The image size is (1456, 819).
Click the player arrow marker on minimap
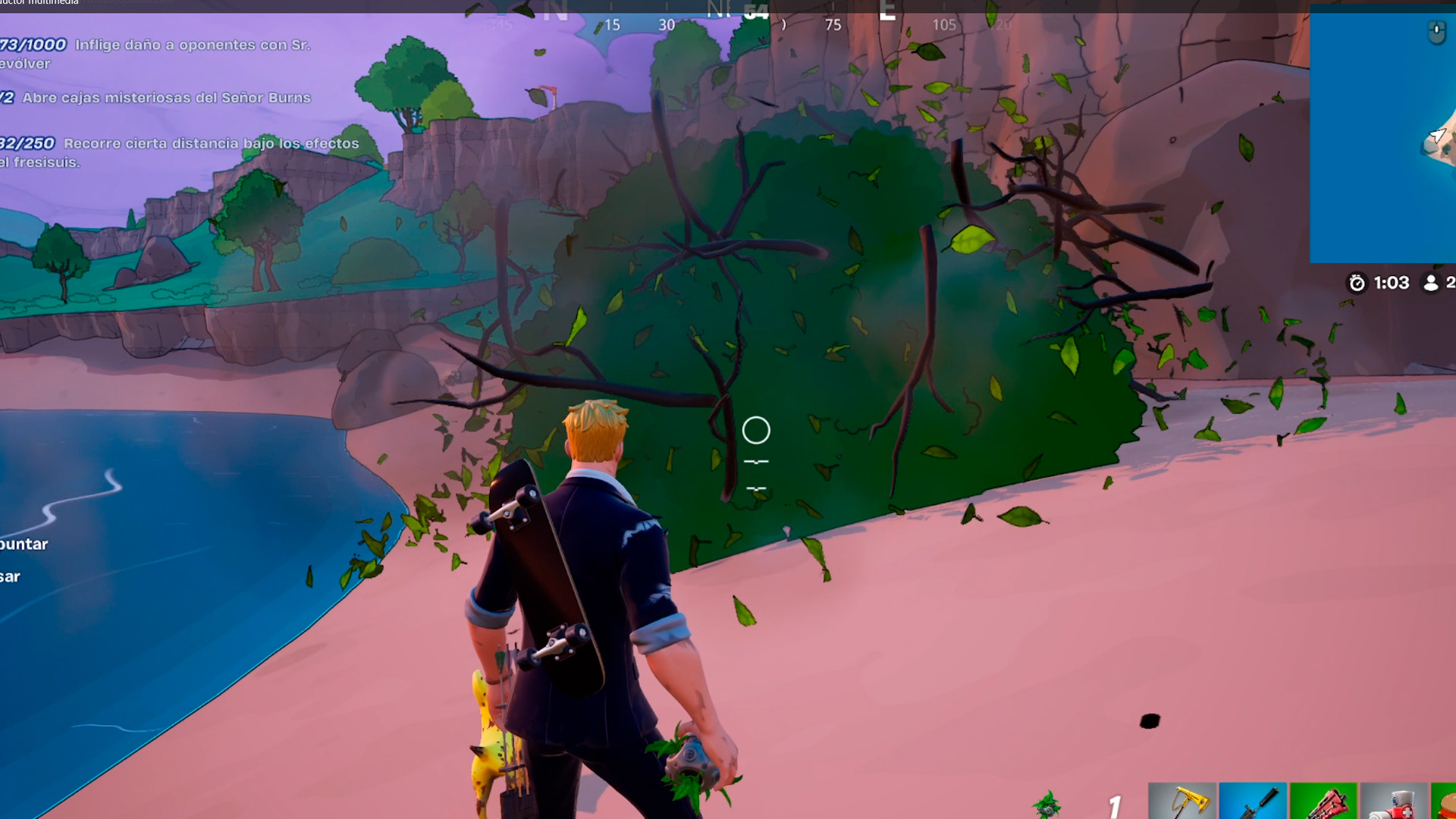pos(1436,136)
